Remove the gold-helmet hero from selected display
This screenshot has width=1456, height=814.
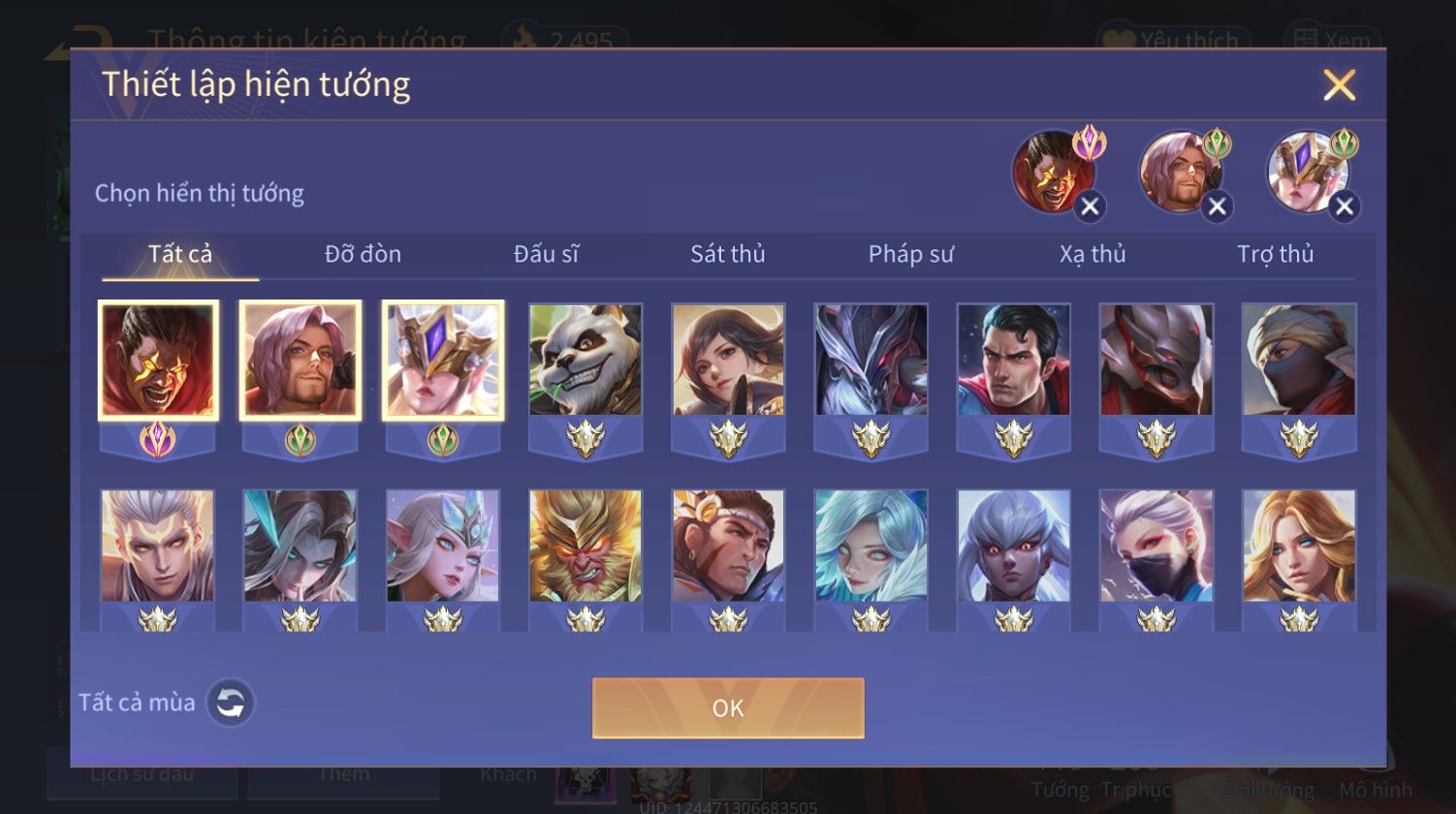tap(1344, 206)
